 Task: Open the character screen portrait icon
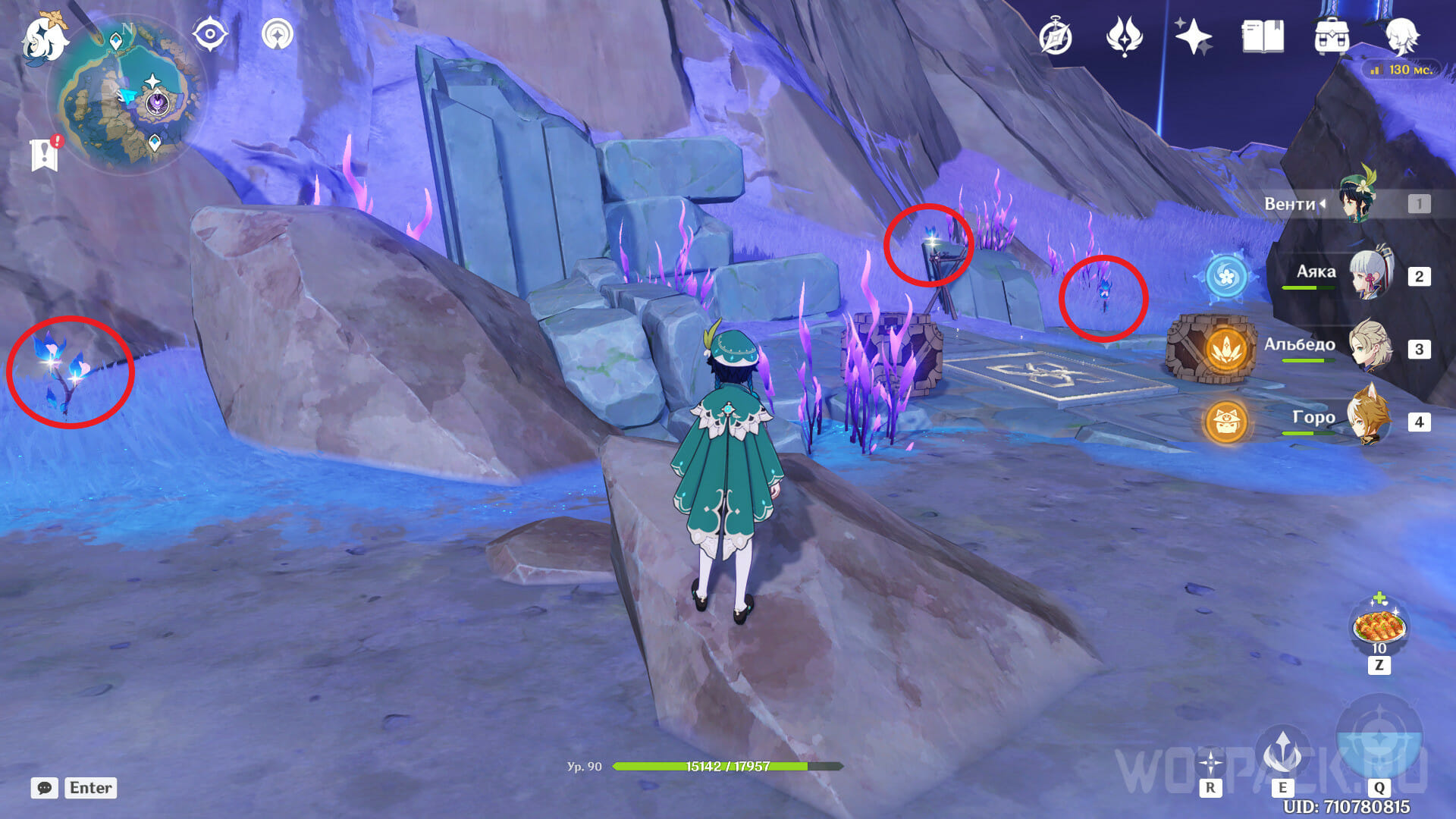(1401, 37)
